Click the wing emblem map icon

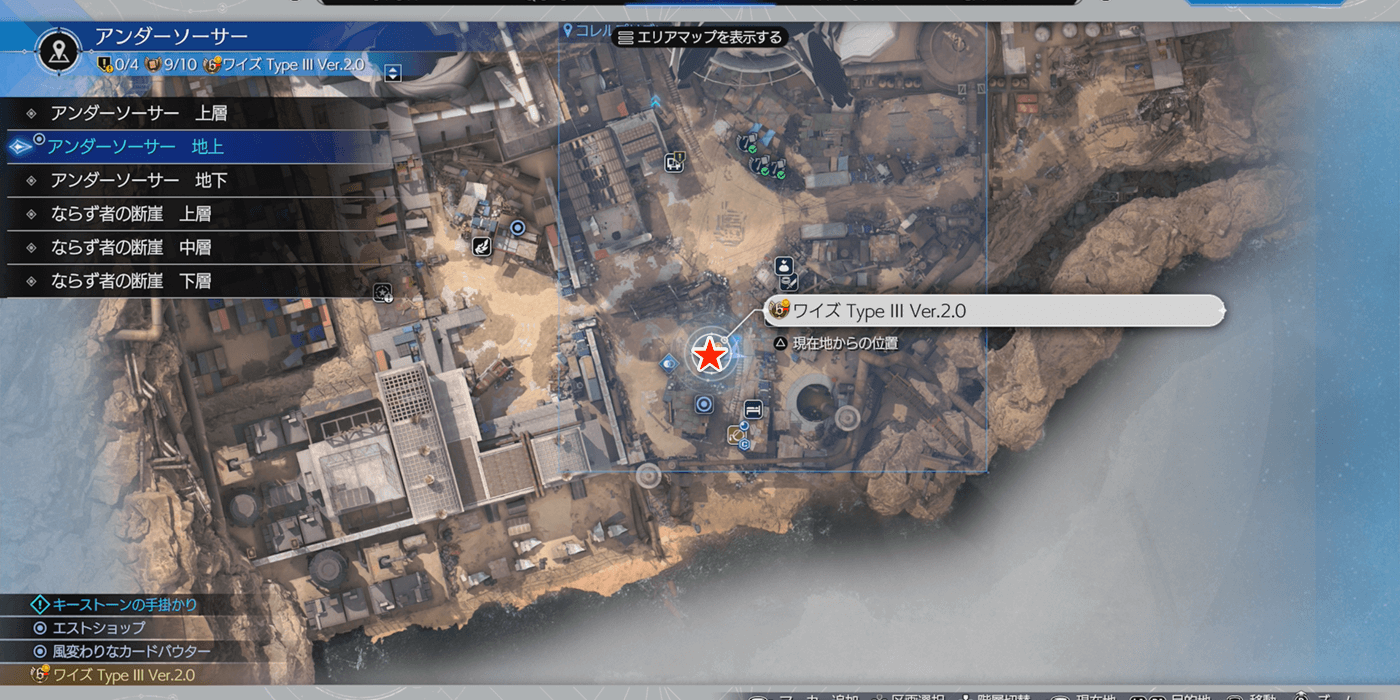click(x=483, y=244)
